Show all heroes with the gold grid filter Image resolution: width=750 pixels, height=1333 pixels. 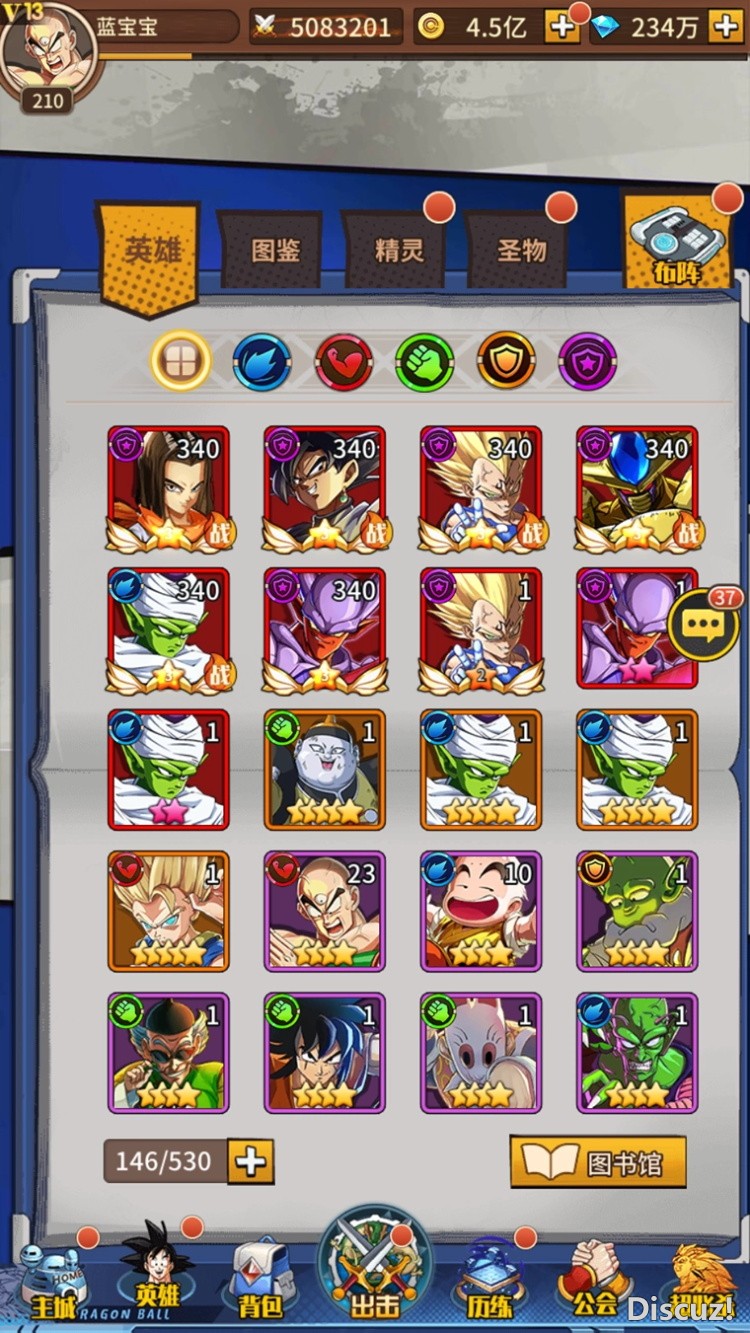tap(181, 361)
